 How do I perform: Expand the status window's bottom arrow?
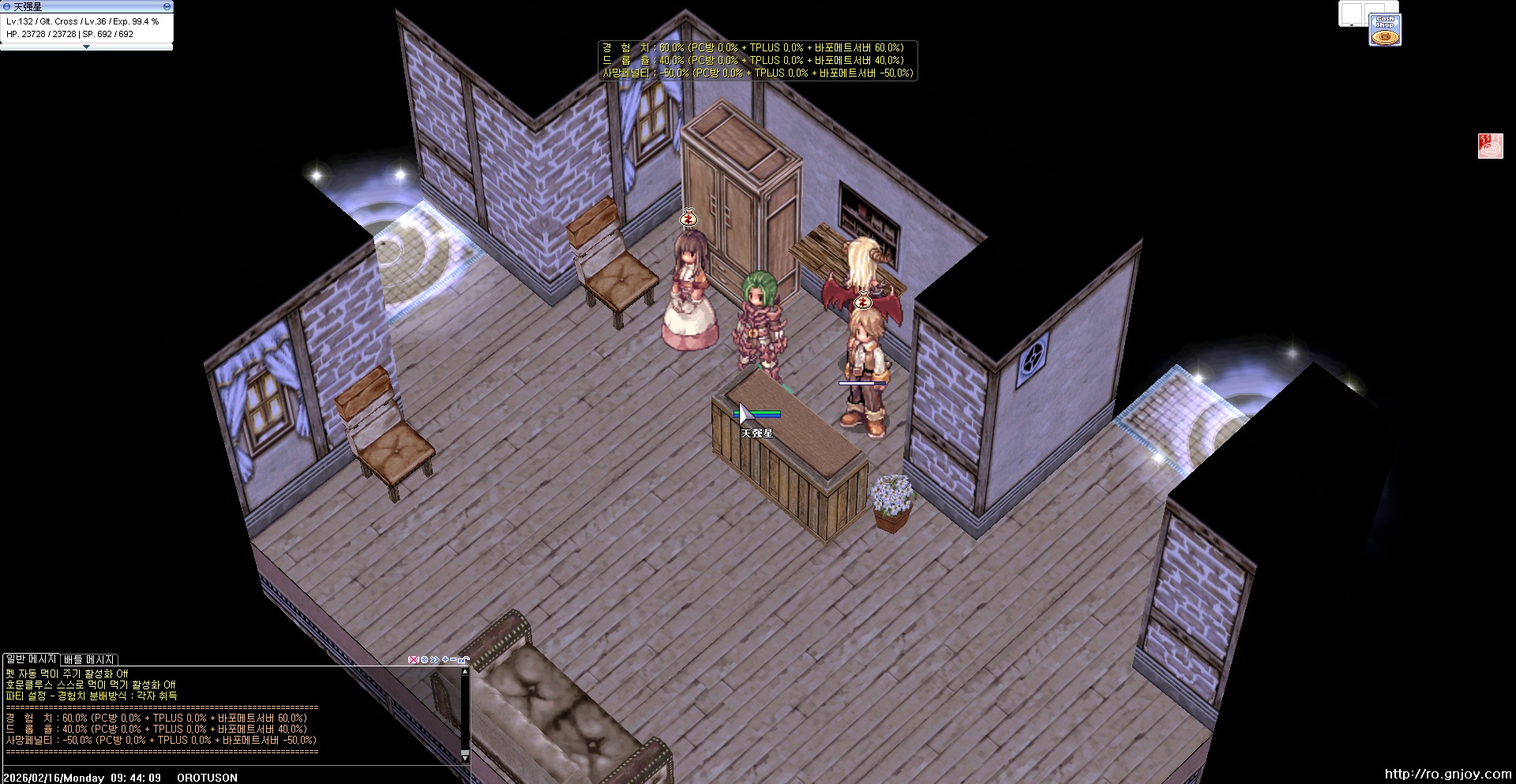[x=86, y=47]
